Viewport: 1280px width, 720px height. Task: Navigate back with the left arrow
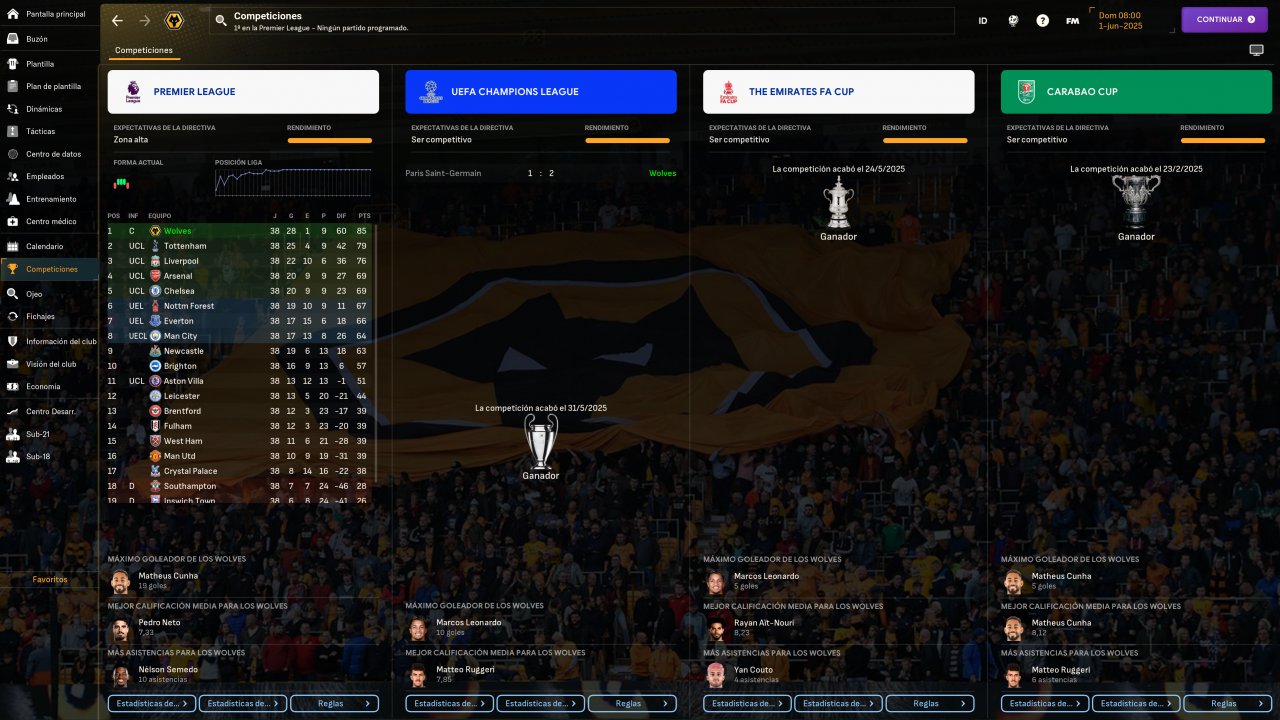coord(117,20)
